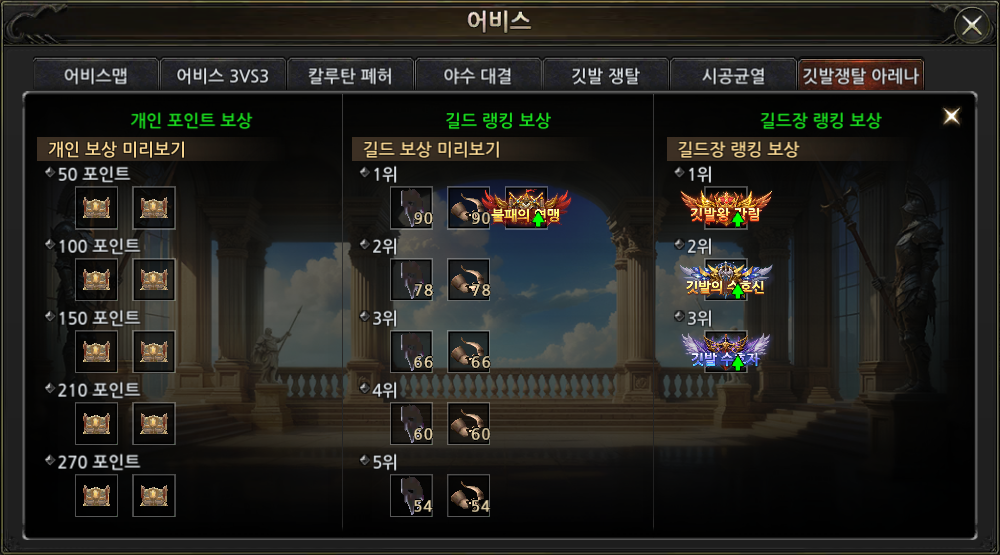The image size is (1000, 555).
Task: Select the 3위 guild leader title reward
Action: [x=726, y=352]
